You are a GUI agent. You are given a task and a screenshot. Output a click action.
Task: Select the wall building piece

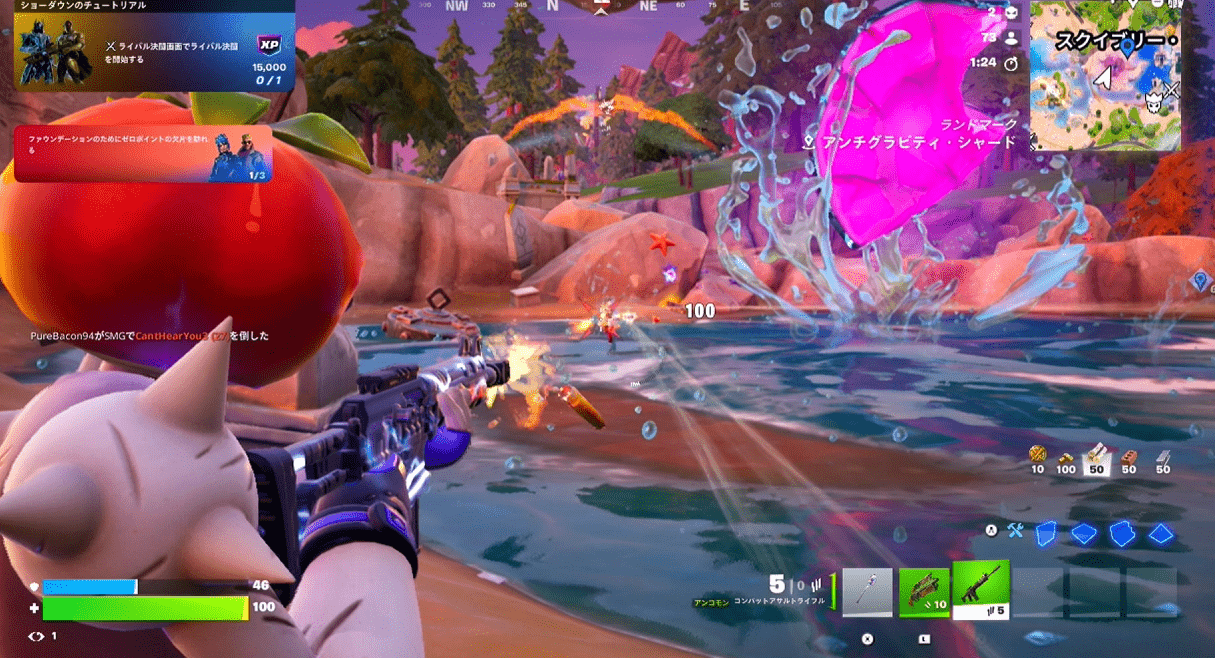point(1045,533)
